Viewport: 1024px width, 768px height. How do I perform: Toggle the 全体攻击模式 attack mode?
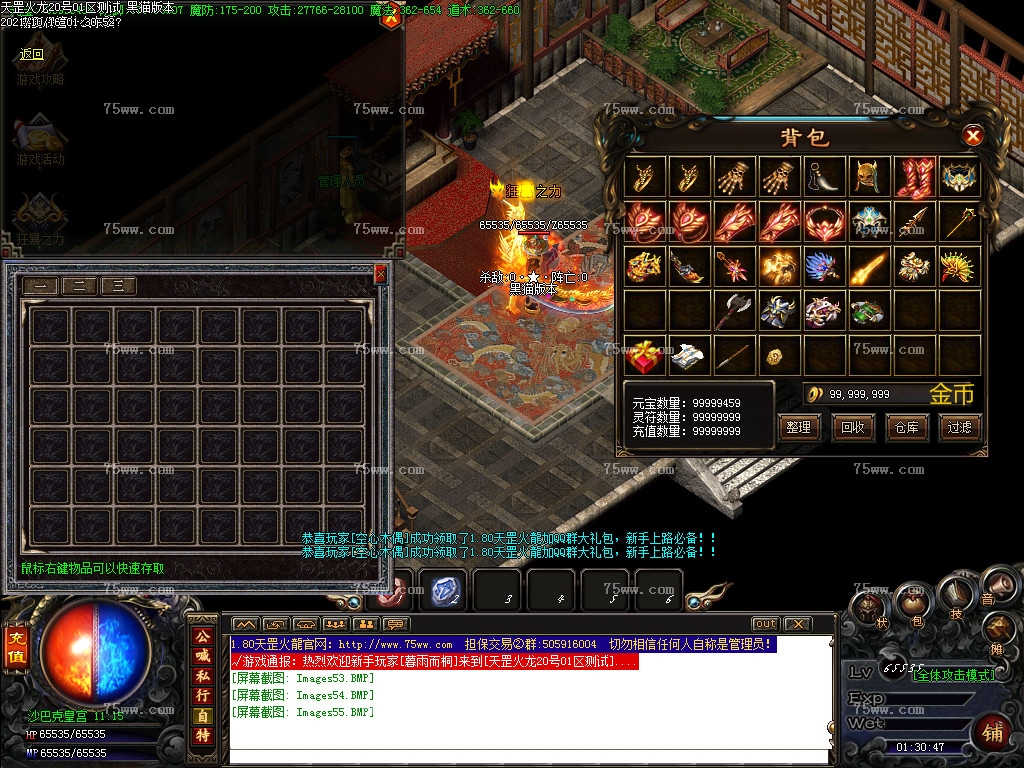(953, 675)
